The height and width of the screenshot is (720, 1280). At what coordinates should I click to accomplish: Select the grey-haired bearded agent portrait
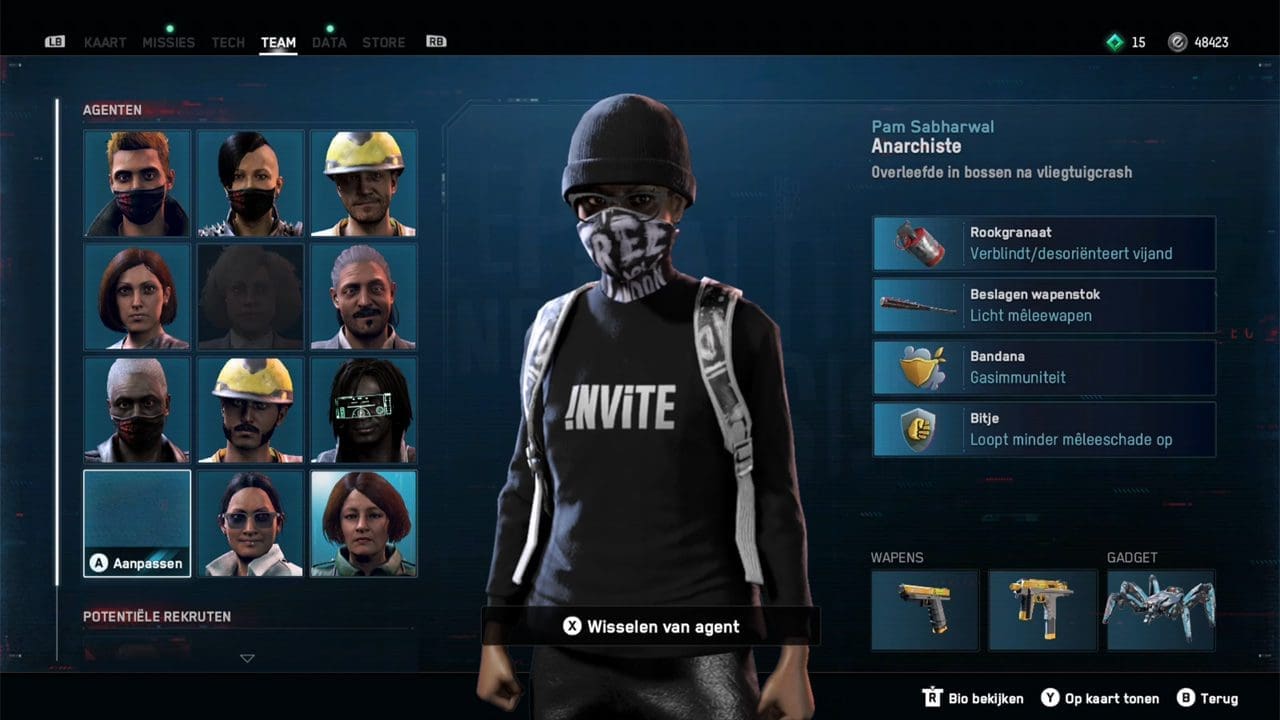364,297
